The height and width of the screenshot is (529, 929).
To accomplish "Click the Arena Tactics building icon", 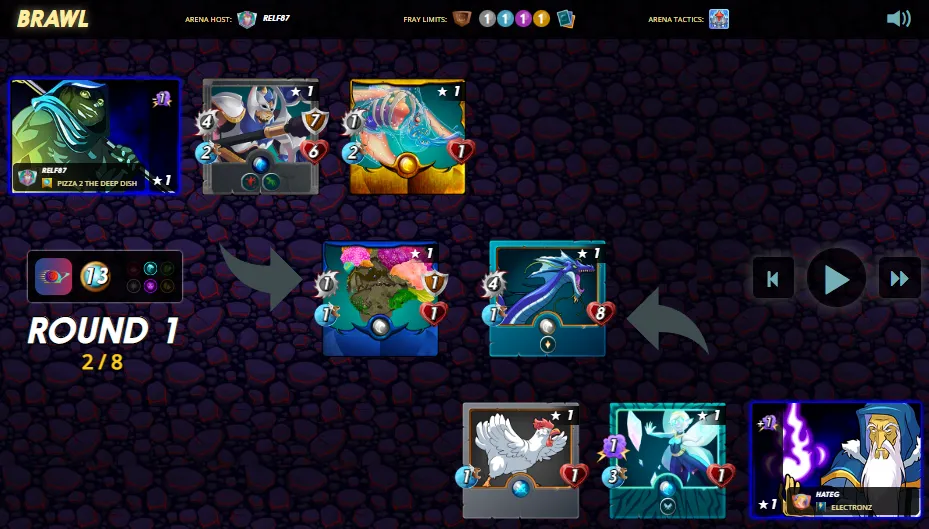I will pyautogui.click(x=718, y=19).
